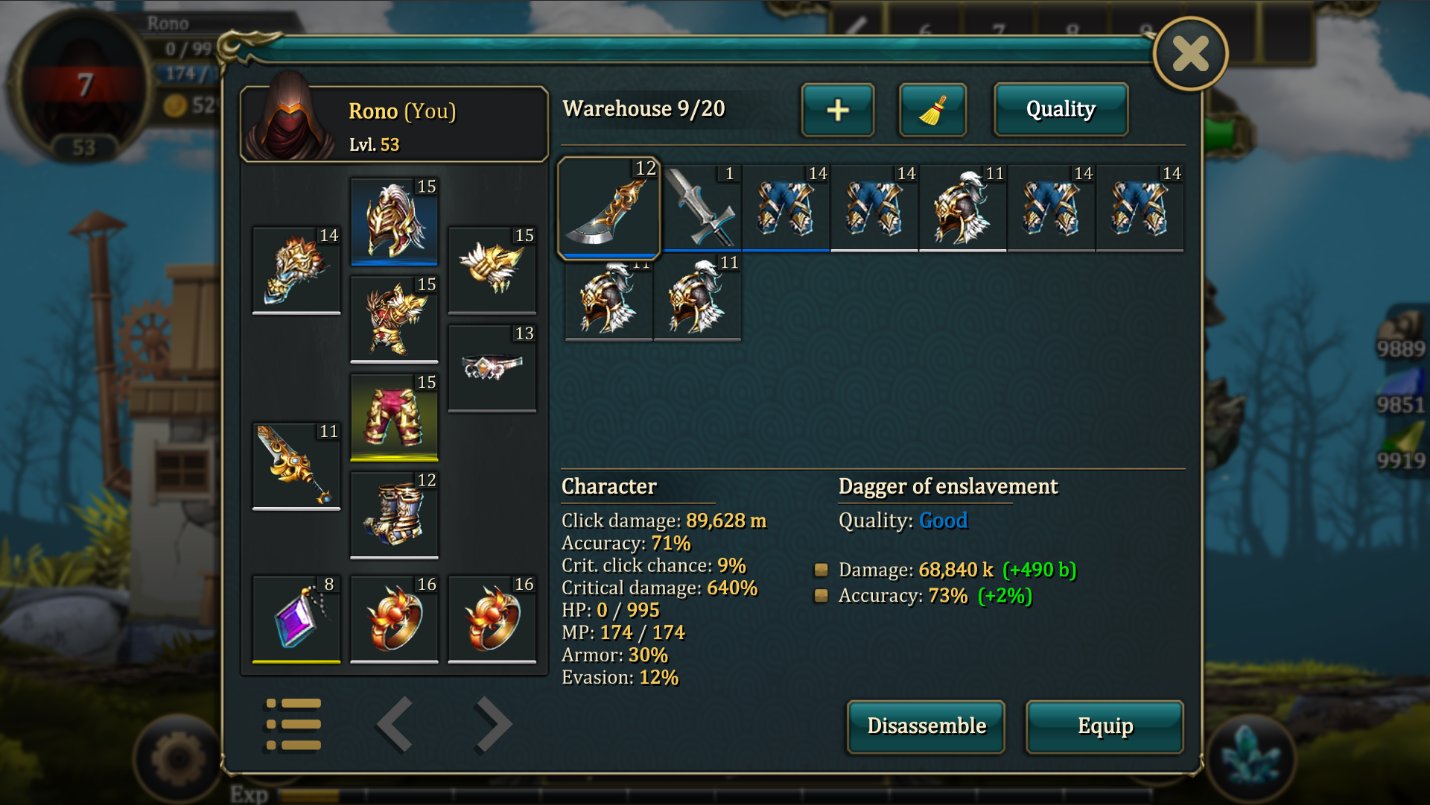Disassemble the selected dagger
This screenshot has height=805, width=1430.
(926, 726)
